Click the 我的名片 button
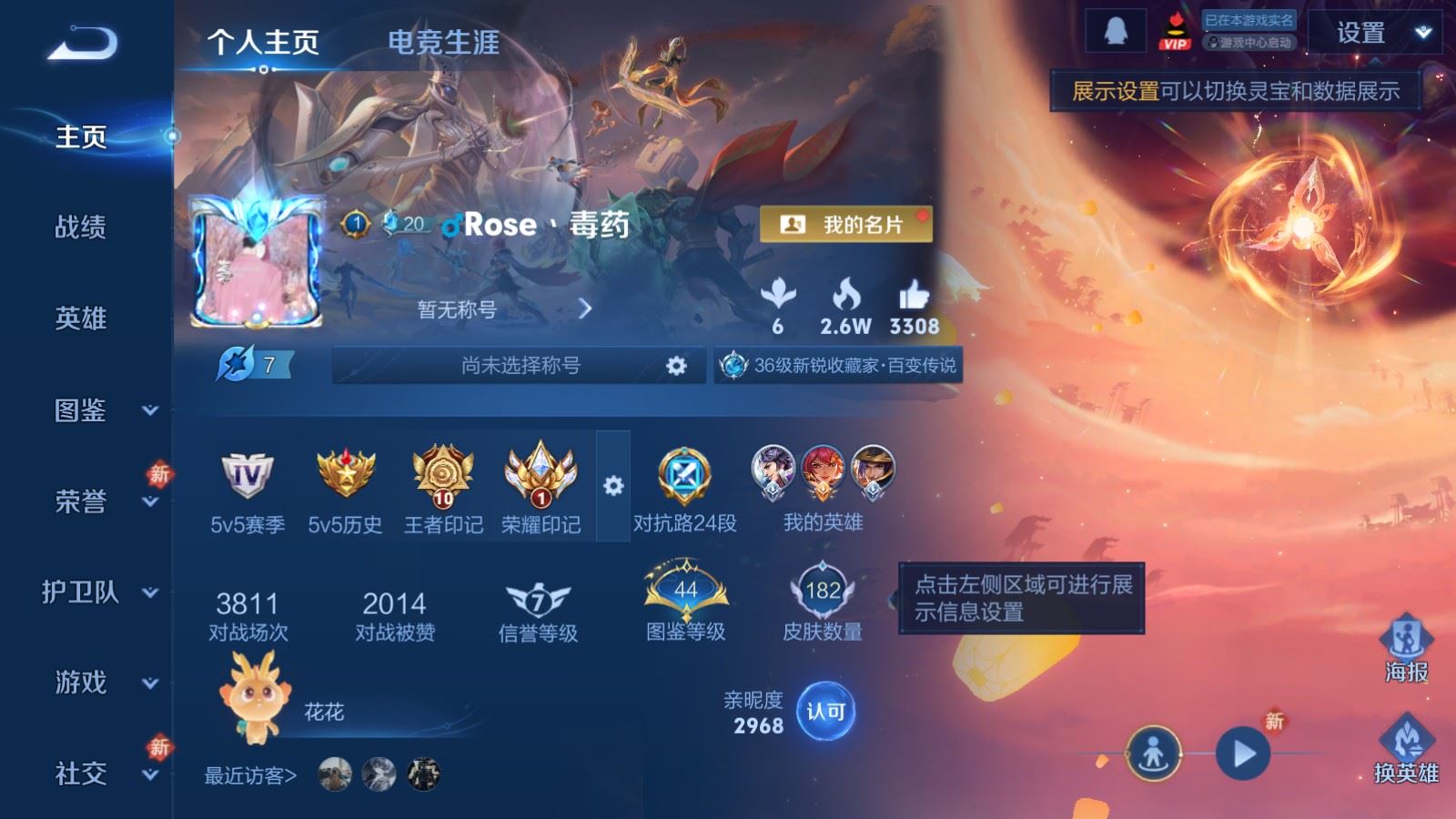 tap(846, 221)
